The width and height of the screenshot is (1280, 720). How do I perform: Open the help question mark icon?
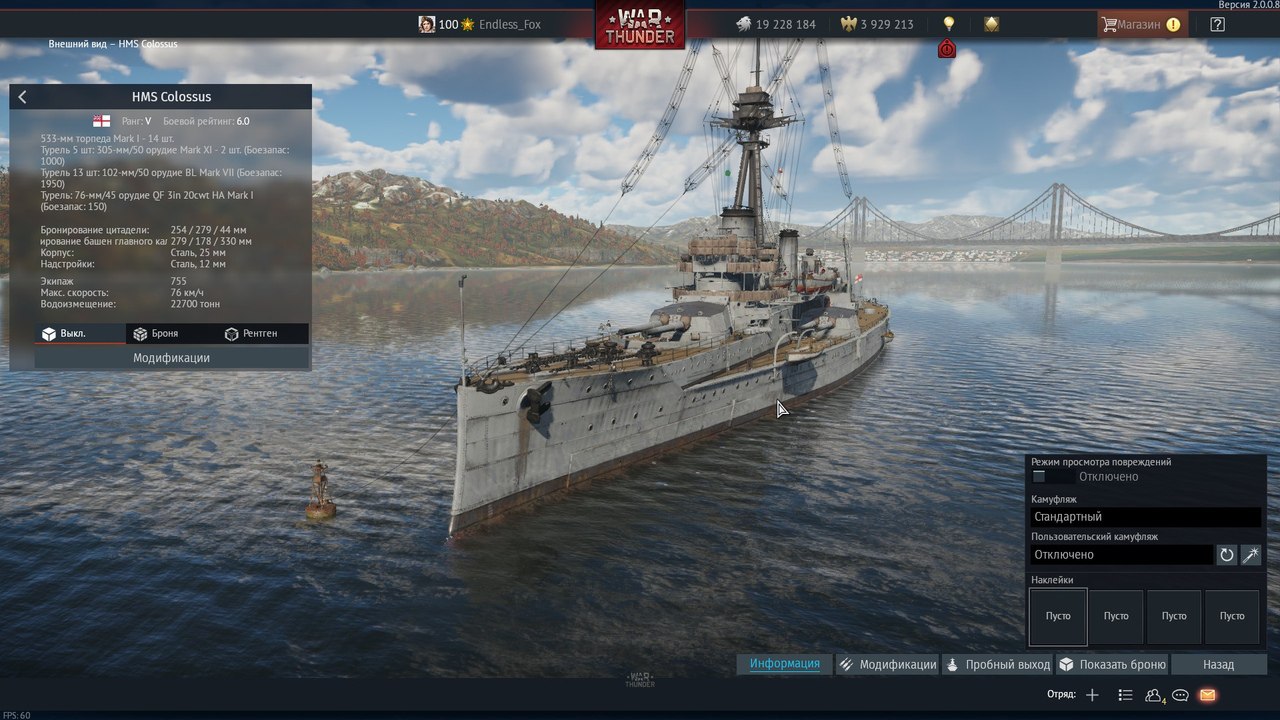pyautogui.click(x=1217, y=24)
